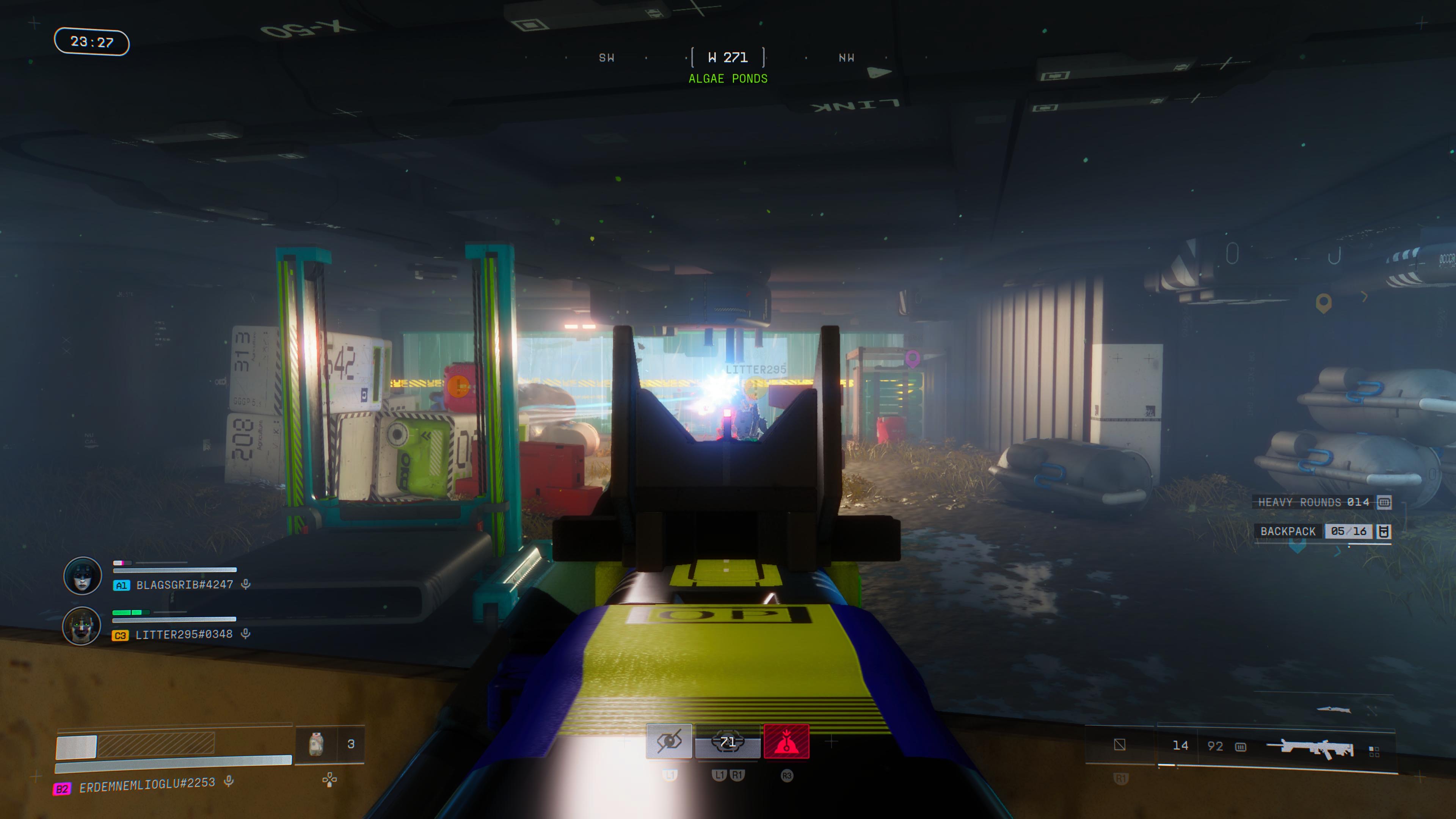Image resolution: width=1456 pixels, height=819 pixels.
Task: Toggle ERDEMNEMLIOGLU#2253's own microphone icon
Action: (229, 782)
